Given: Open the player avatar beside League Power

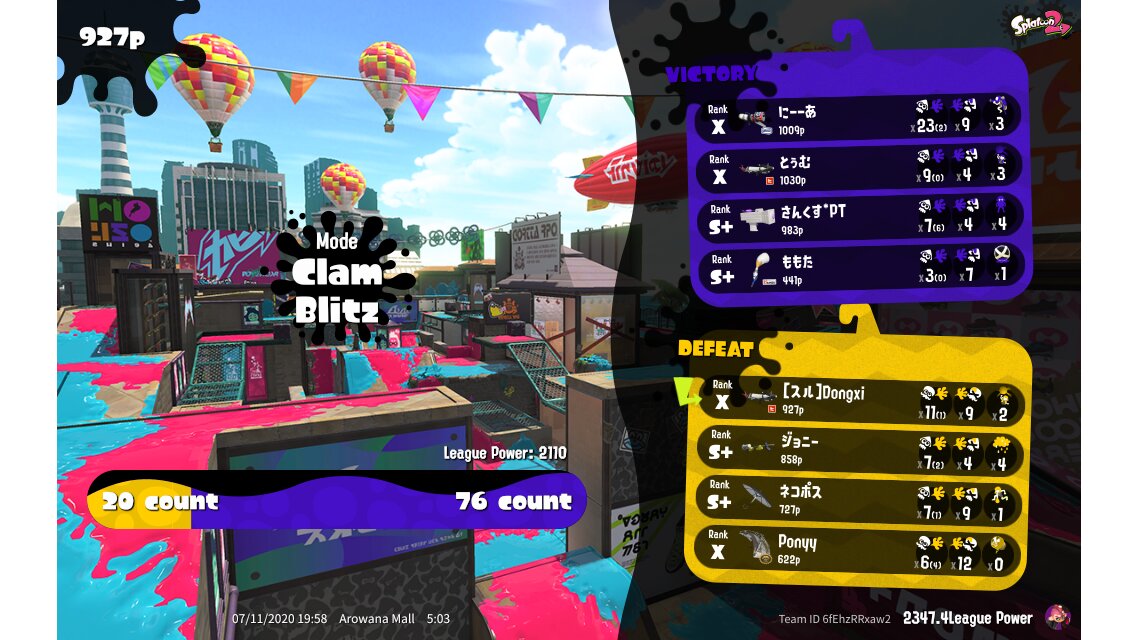Looking at the screenshot, I should click(x=1057, y=617).
